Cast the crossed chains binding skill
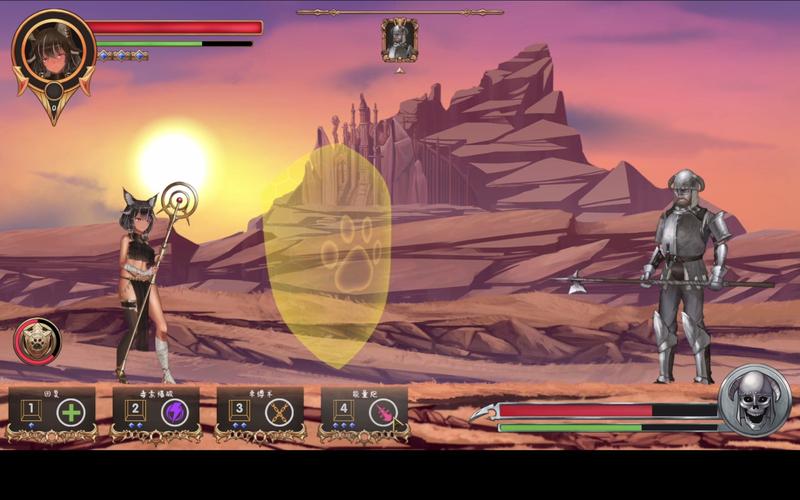This screenshot has width=800, height=500. [x=278, y=411]
